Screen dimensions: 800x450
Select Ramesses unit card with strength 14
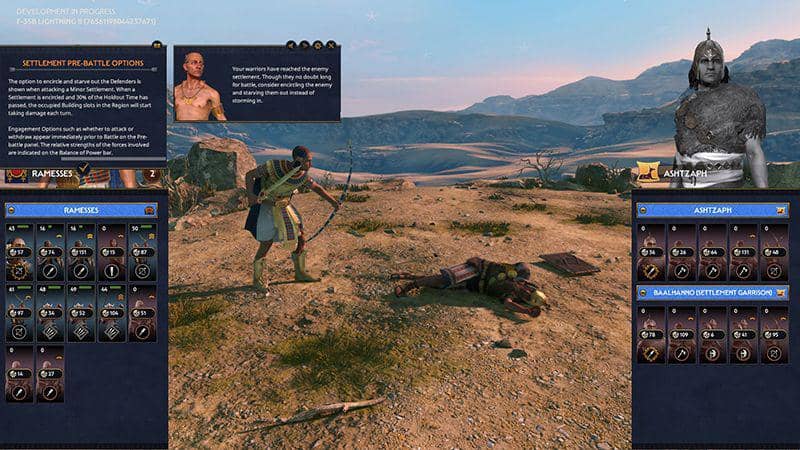click(x=20, y=372)
